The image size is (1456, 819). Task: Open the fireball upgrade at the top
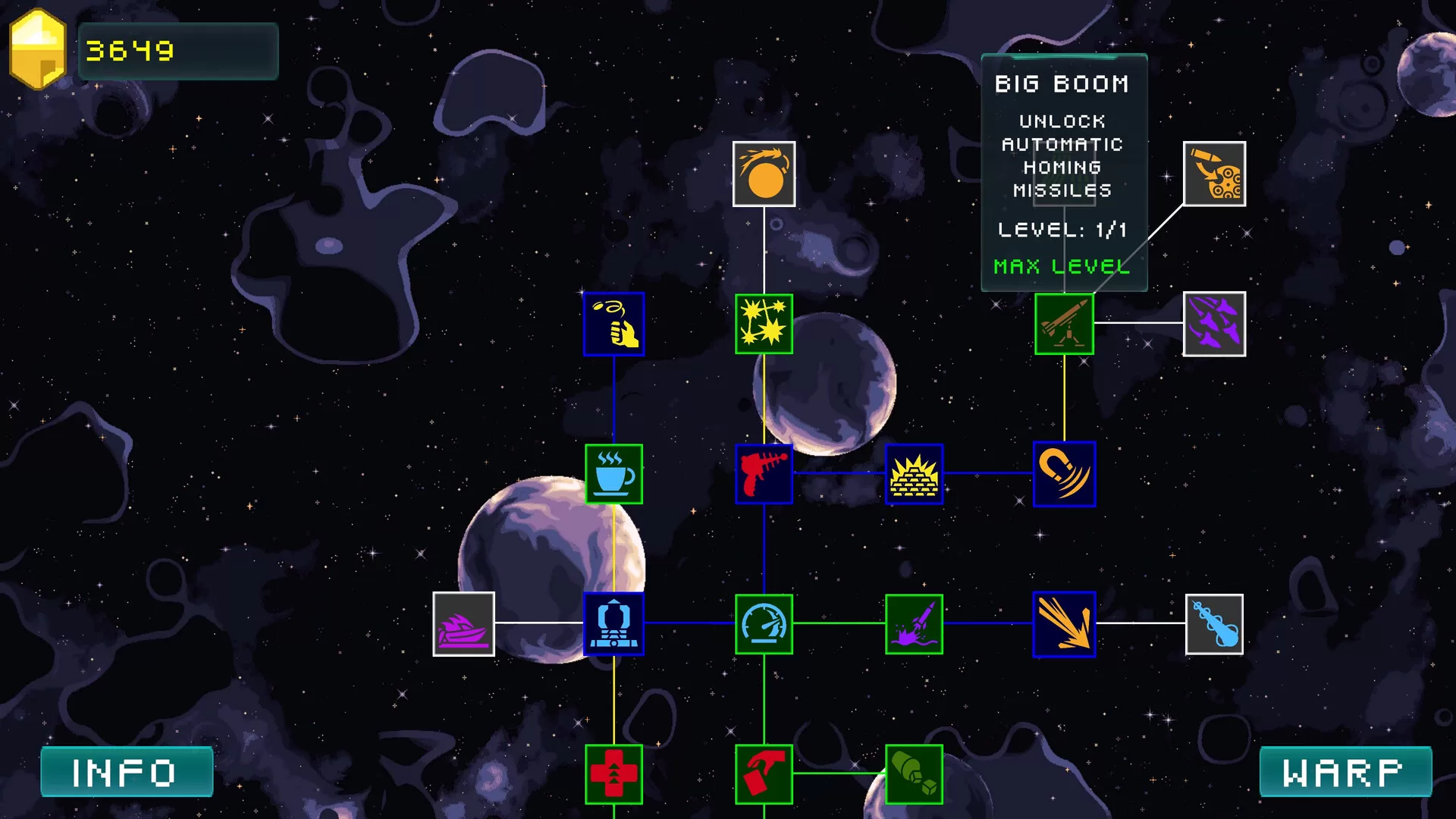pos(763,173)
